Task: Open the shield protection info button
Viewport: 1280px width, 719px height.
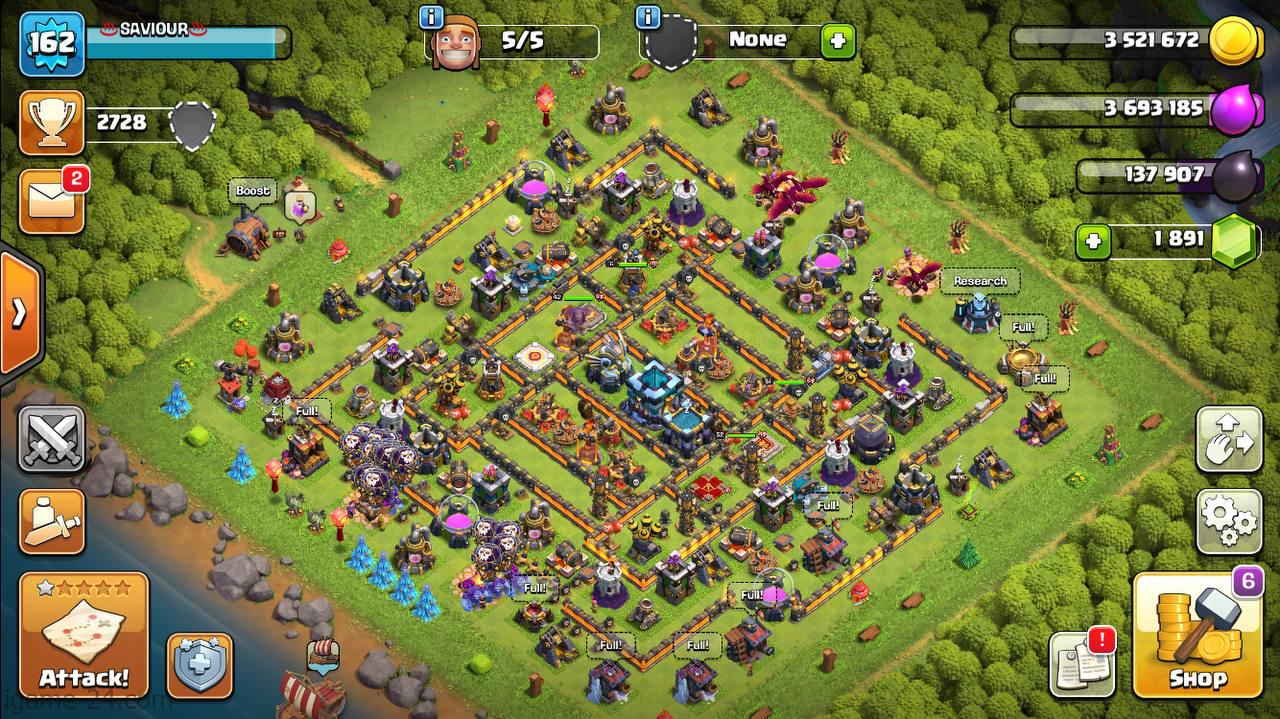Action: pos(199,665)
